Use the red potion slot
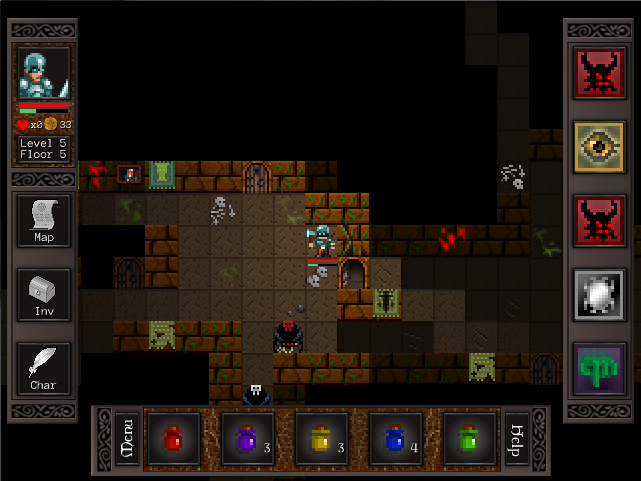 [174, 438]
